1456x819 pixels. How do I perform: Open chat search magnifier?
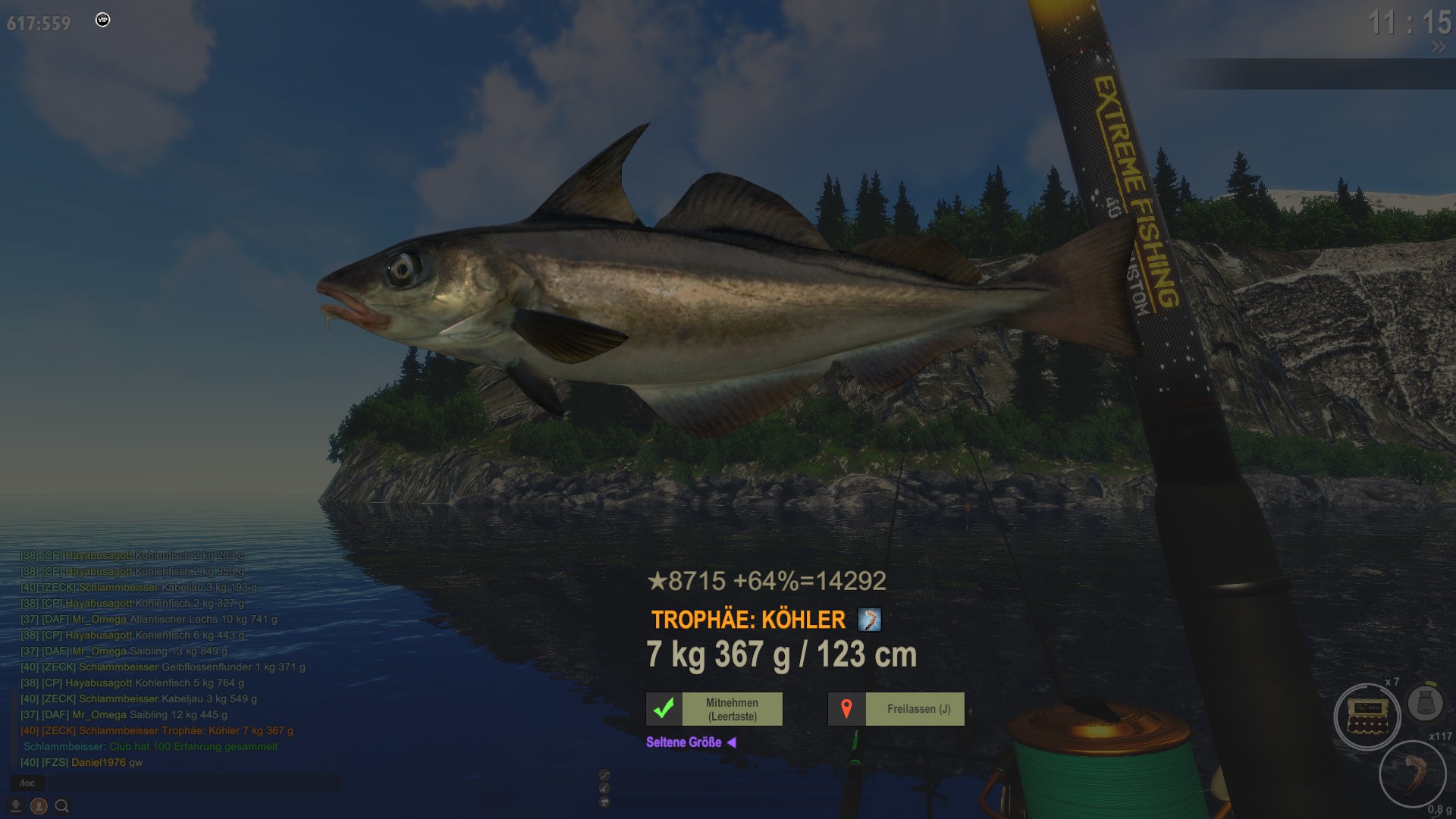coord(62,806)
